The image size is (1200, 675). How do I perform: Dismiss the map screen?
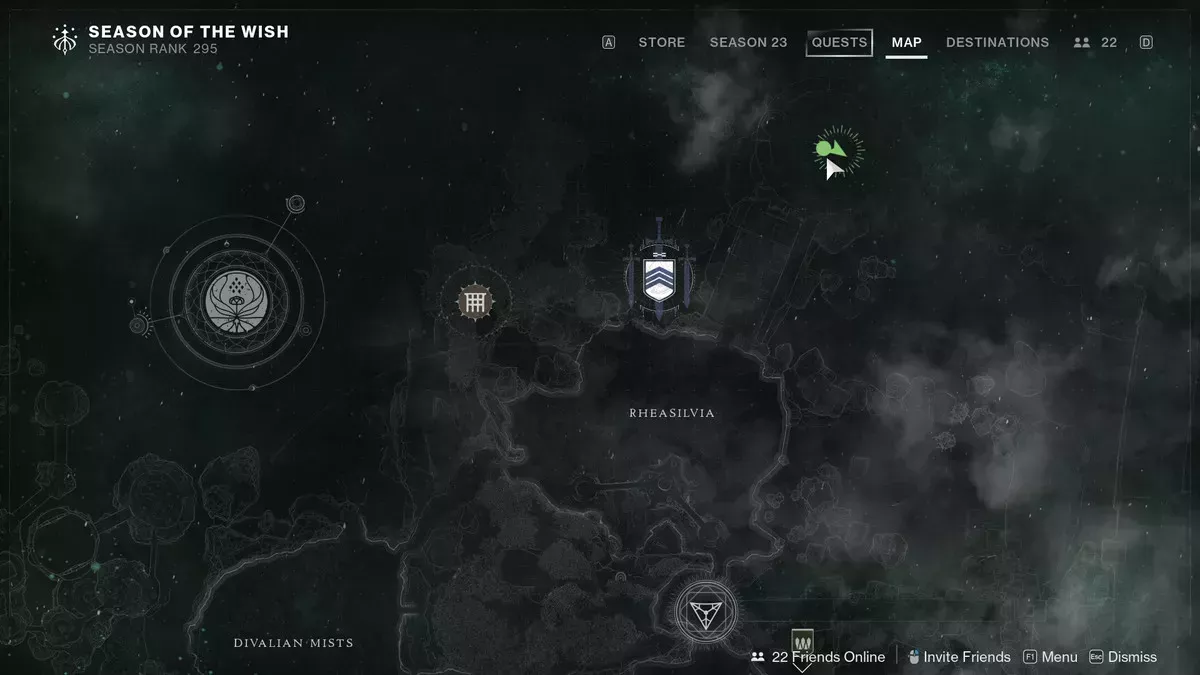click(1123, 657)
